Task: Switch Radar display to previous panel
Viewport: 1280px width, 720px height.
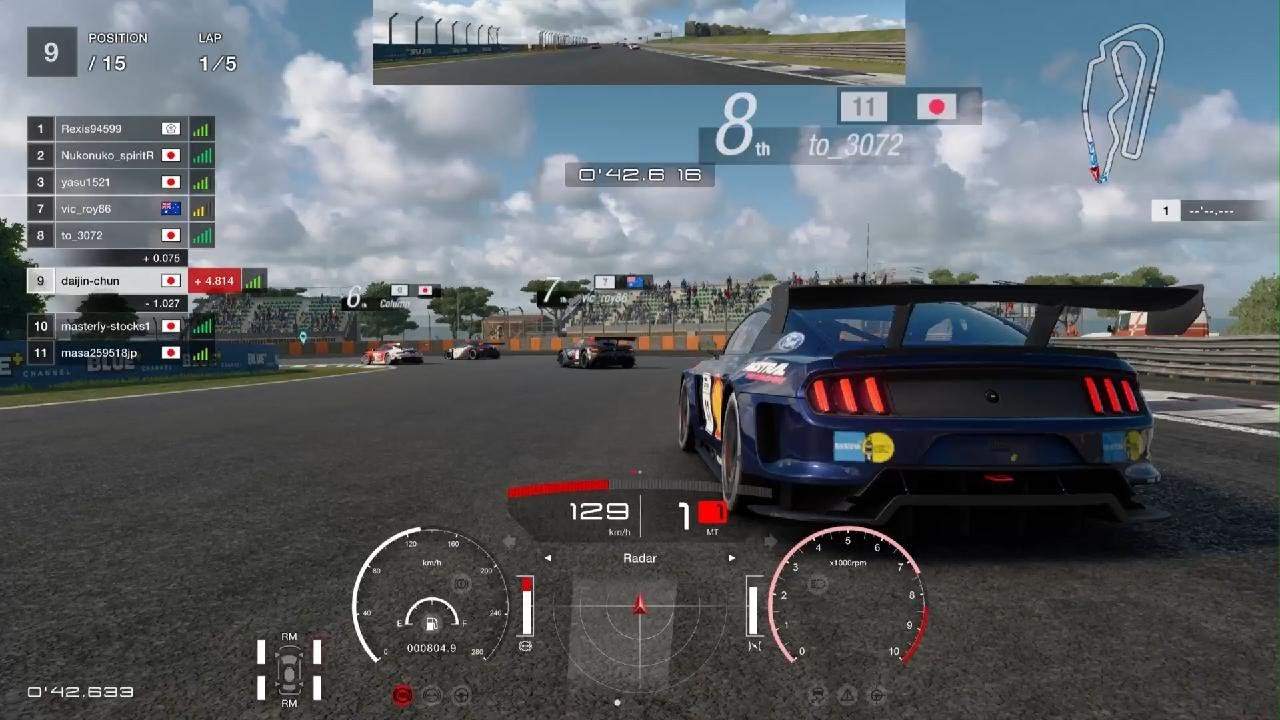Action: click(x=548, y=558)
